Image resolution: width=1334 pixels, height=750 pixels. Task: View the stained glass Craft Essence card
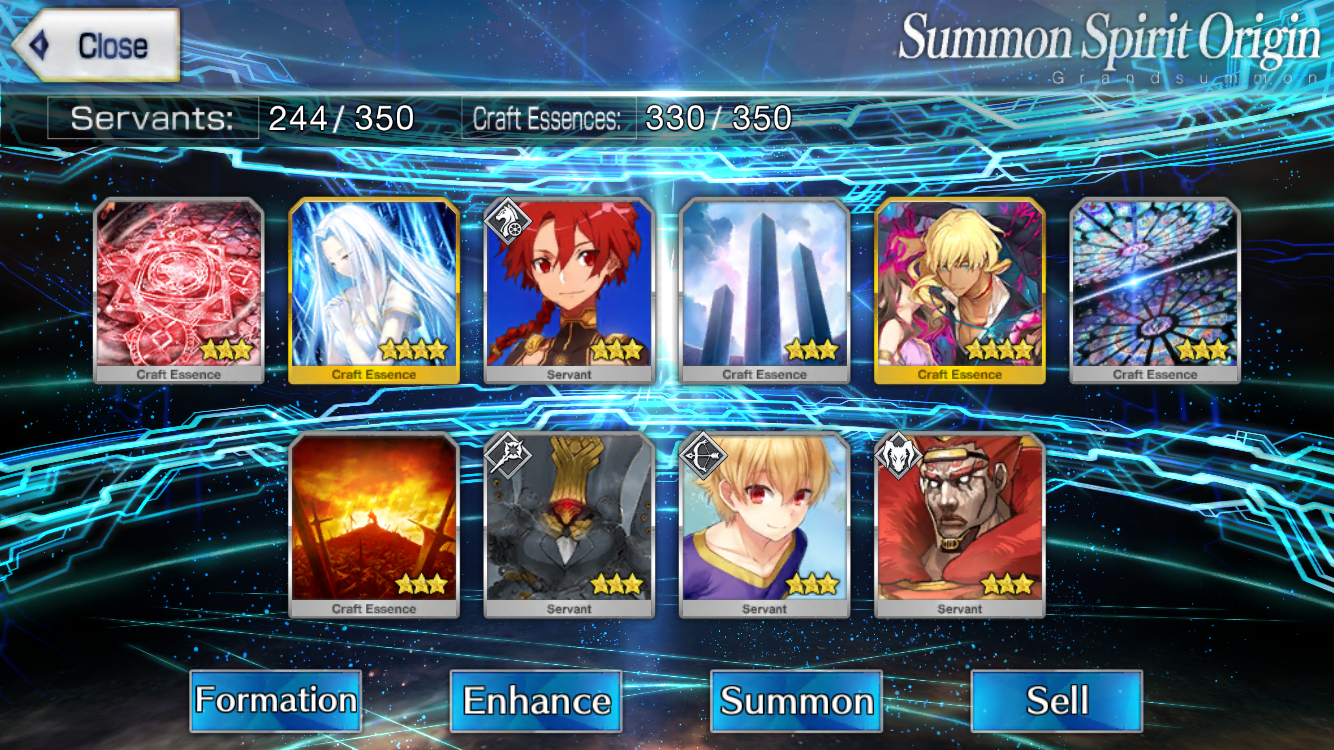pos(1155,290)
